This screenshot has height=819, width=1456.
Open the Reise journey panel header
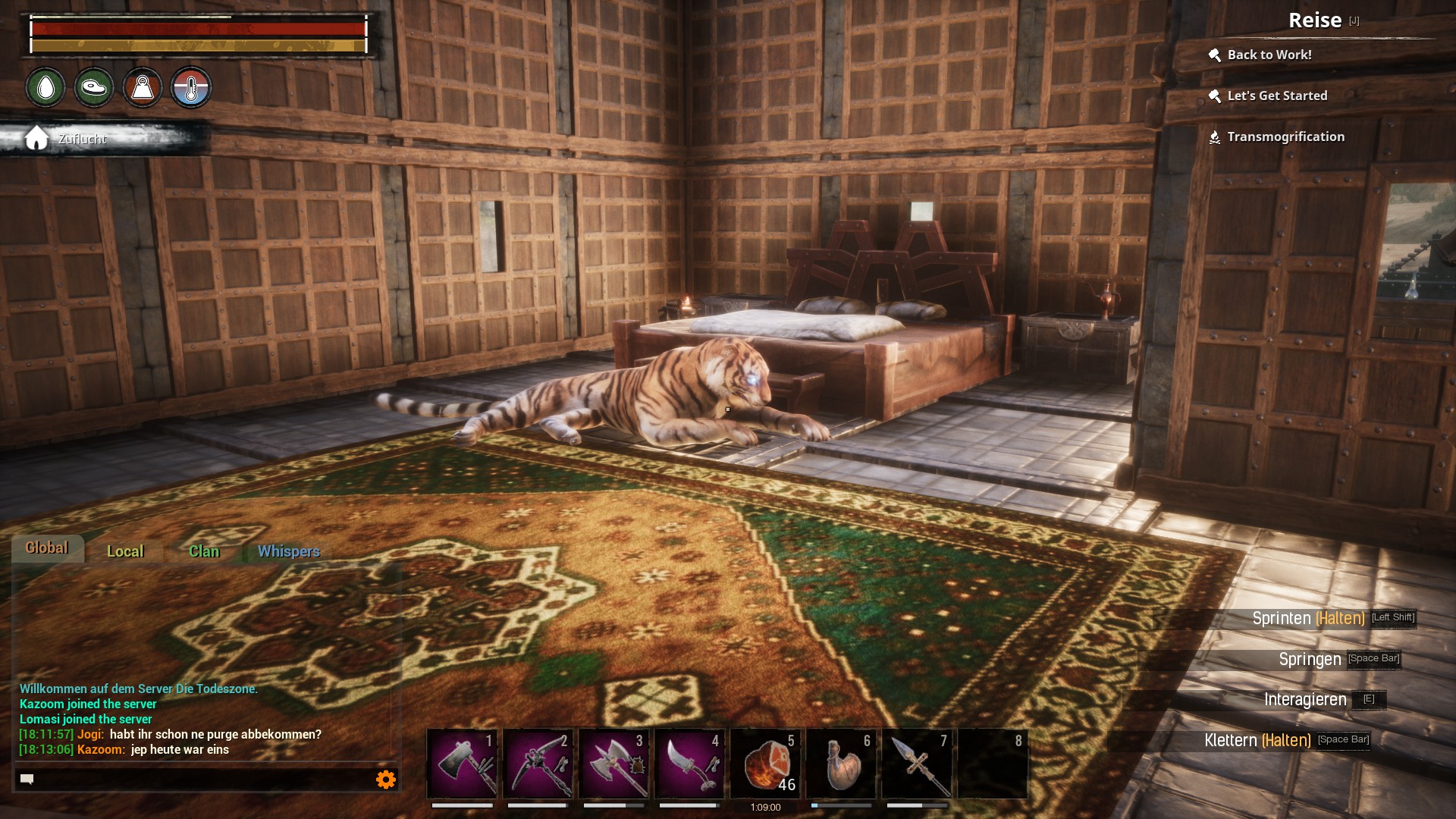pyautogui.click(x=1315, y=20)
